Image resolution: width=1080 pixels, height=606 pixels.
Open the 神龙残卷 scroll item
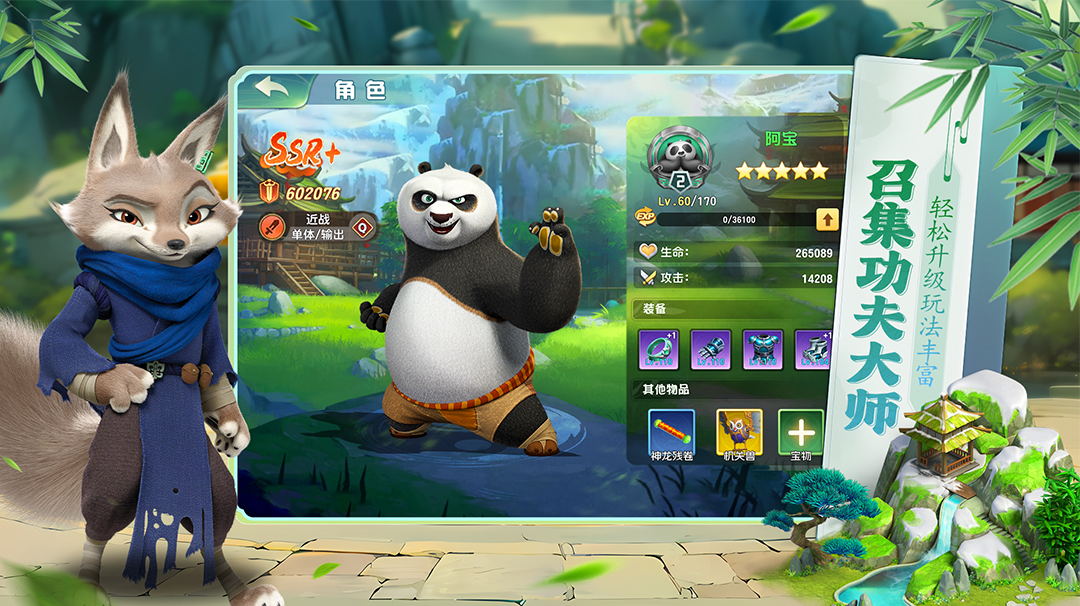(x=670, y=430)
